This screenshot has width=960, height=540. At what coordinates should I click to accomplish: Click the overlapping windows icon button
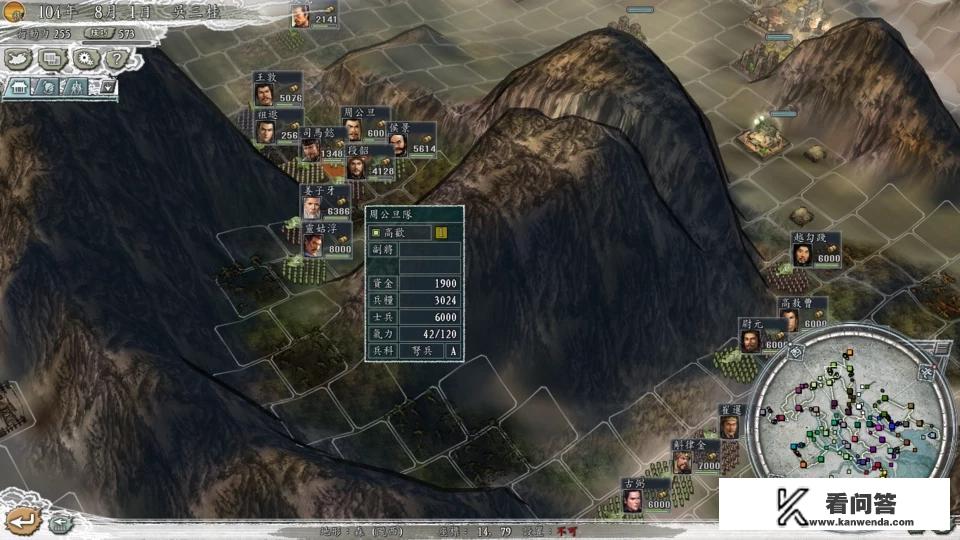coord(50,59)
